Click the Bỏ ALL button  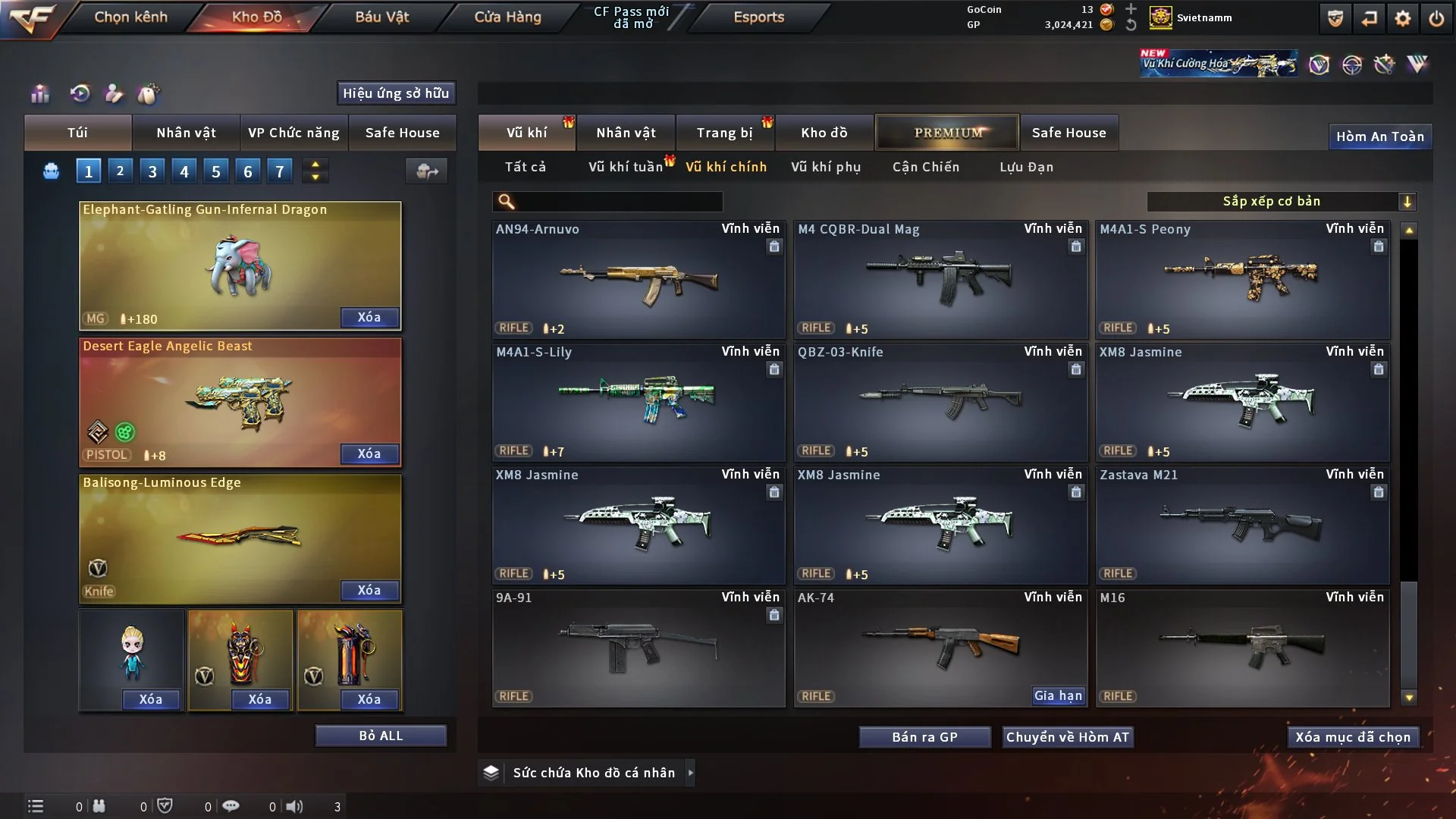(x=381, y=736)
